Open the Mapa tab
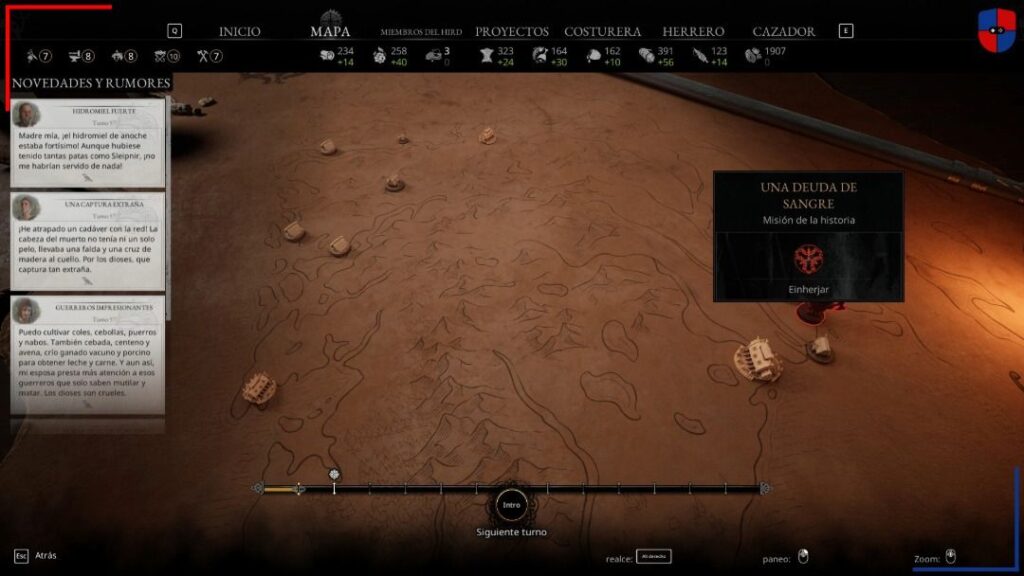 point(330,31)
